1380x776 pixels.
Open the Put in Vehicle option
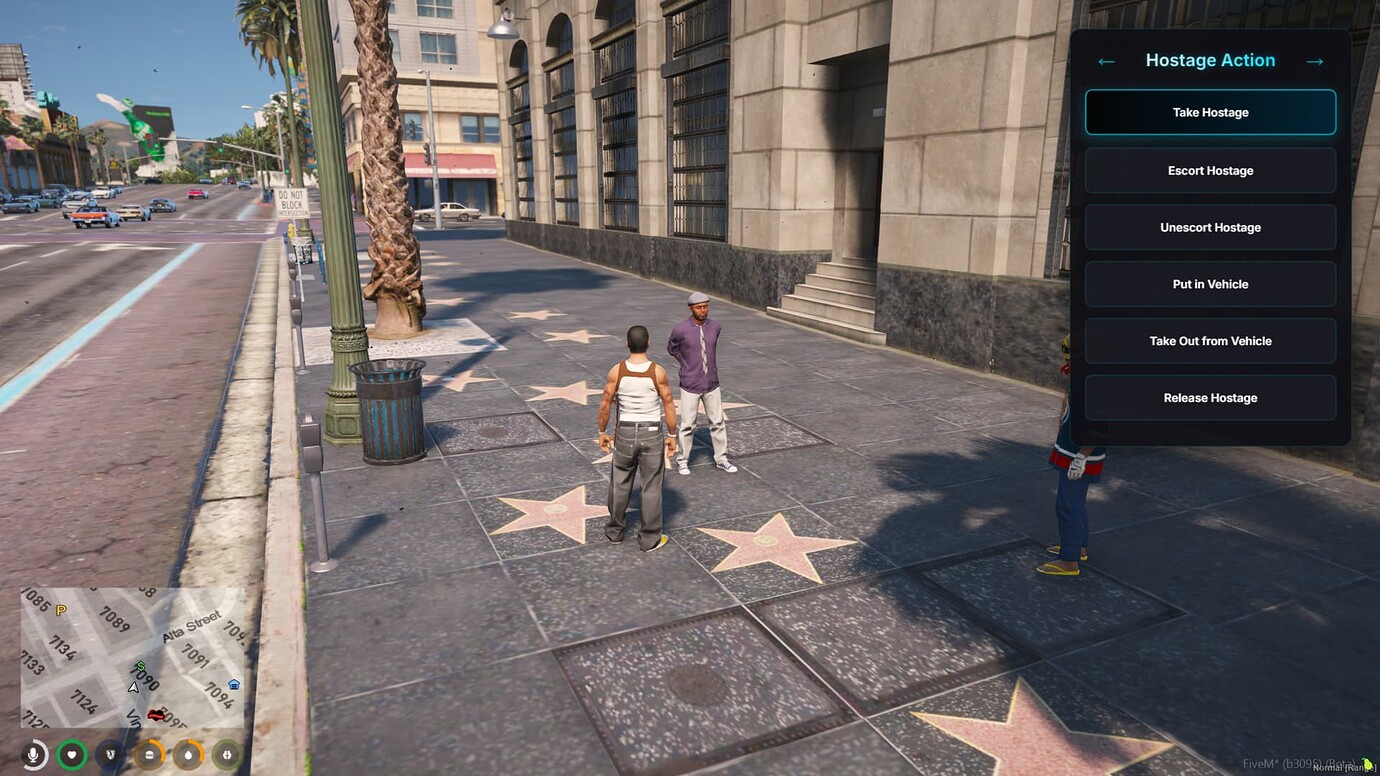click(x=1210, y=284)
